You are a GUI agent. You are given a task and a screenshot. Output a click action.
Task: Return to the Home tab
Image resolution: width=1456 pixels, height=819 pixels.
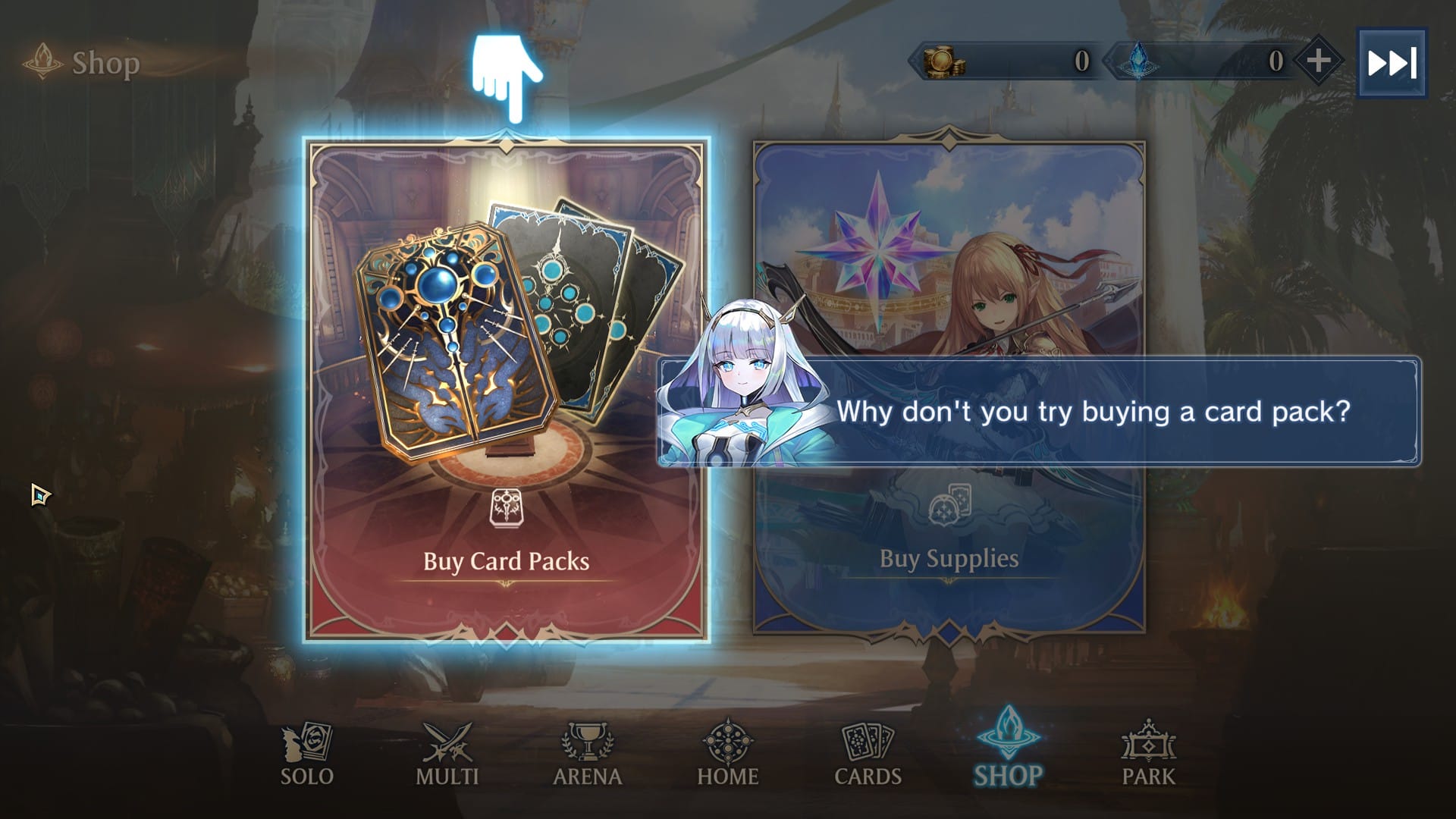tap(727, 754)
